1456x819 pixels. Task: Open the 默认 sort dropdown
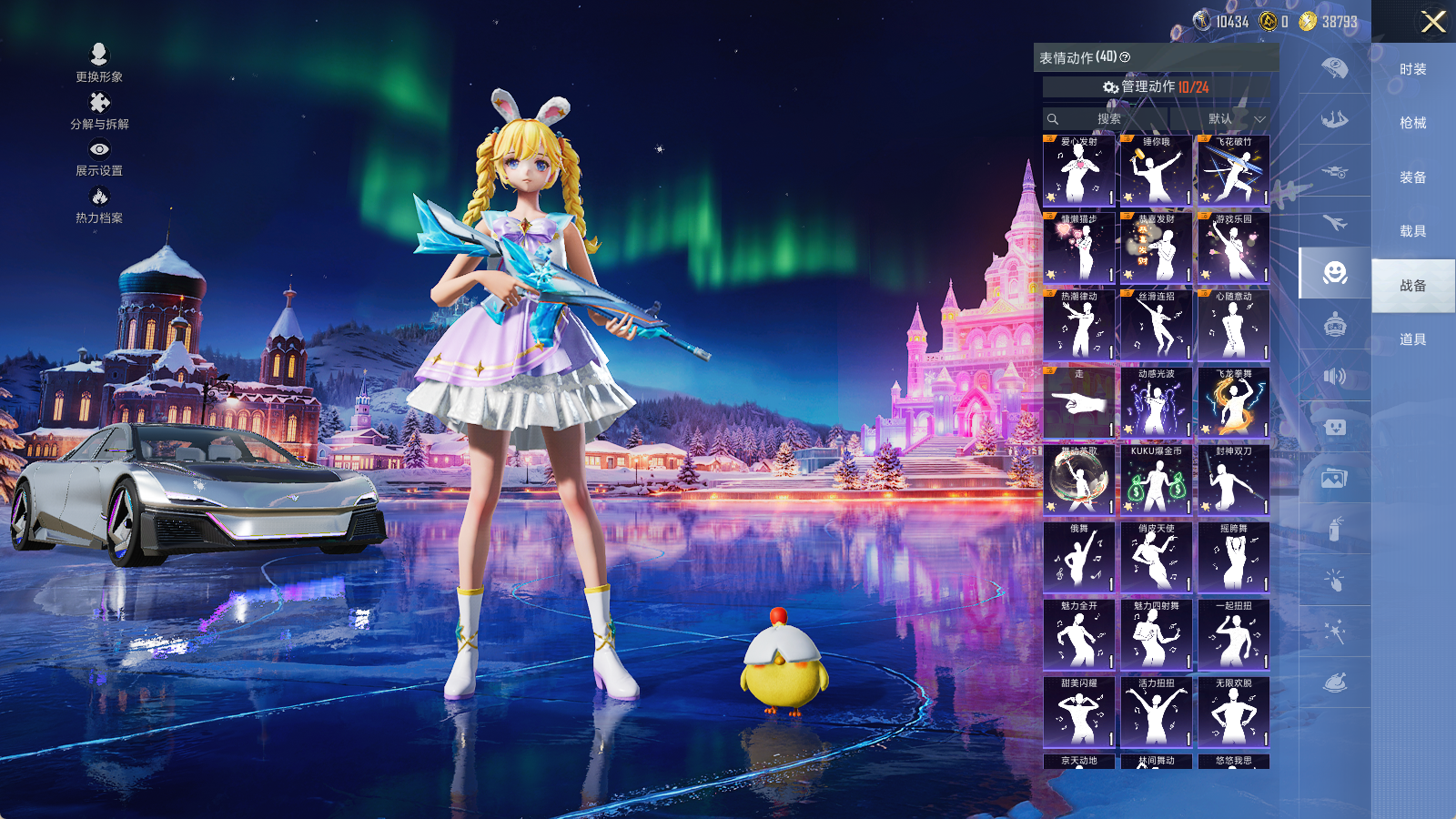(1235, 119)
